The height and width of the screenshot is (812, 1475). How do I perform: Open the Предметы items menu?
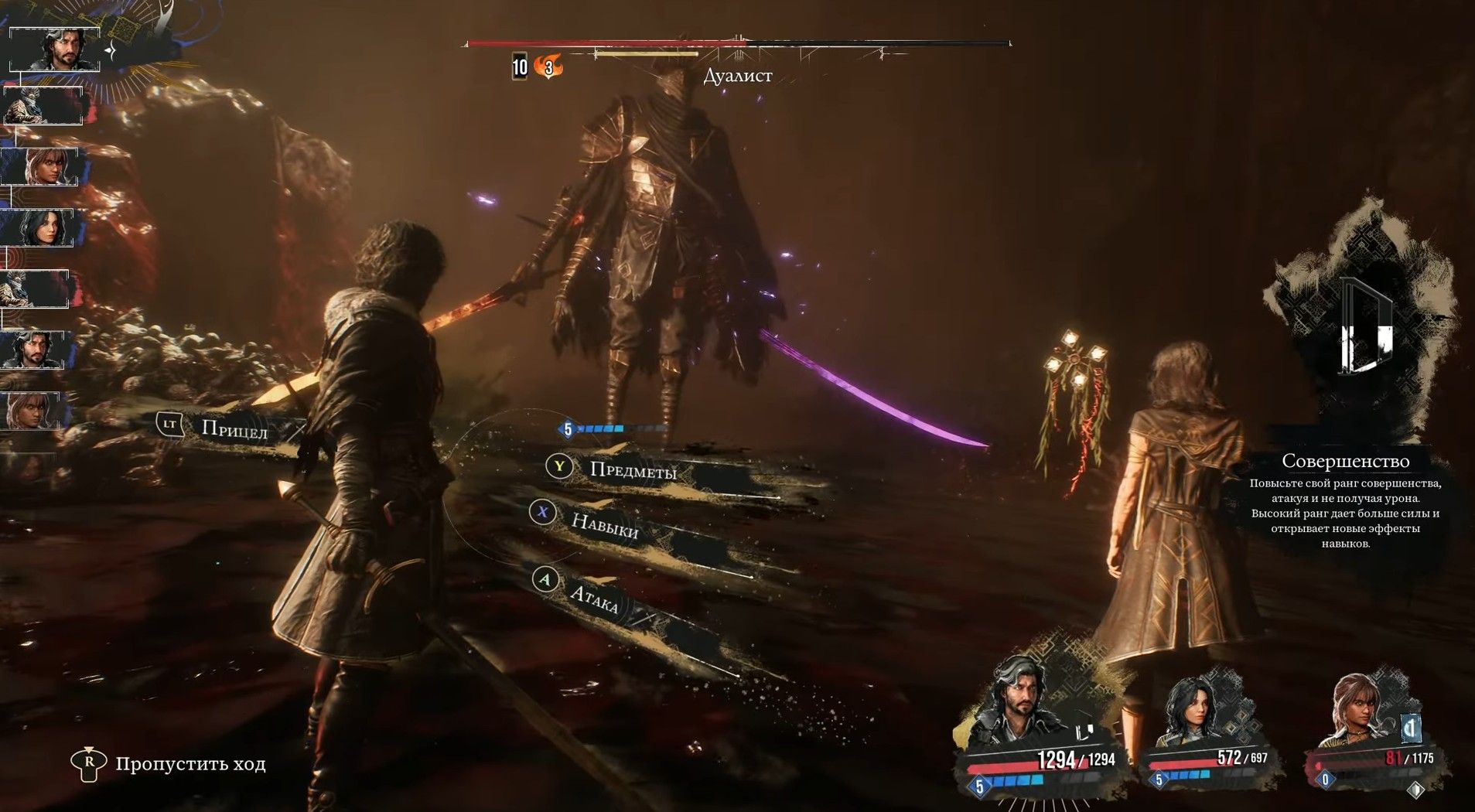(x=632, y=469)
